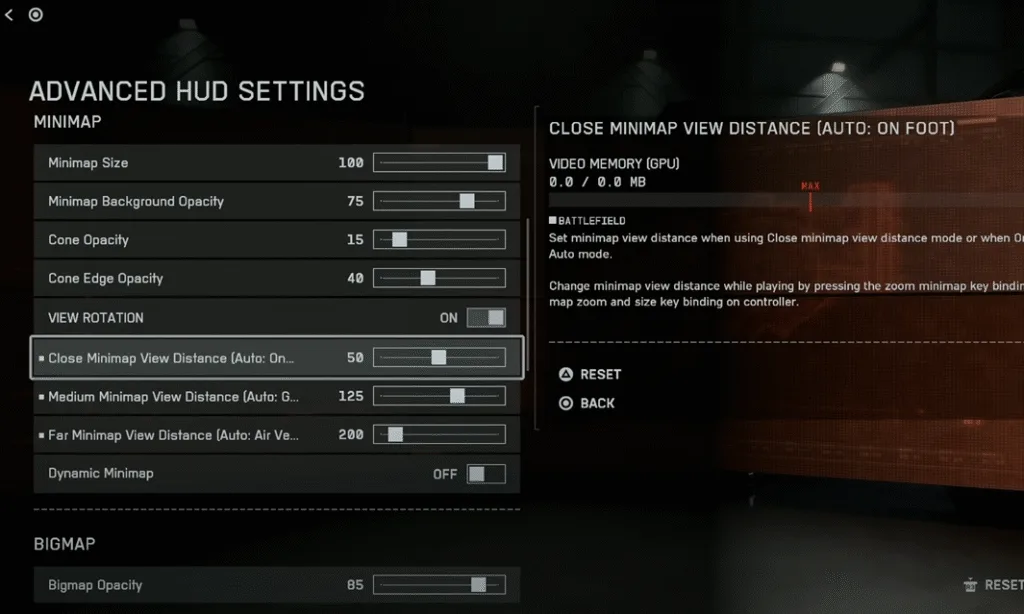Go back using the BACK option
This screenshot has width=1024, height=614.
click(x=587, y=403)
